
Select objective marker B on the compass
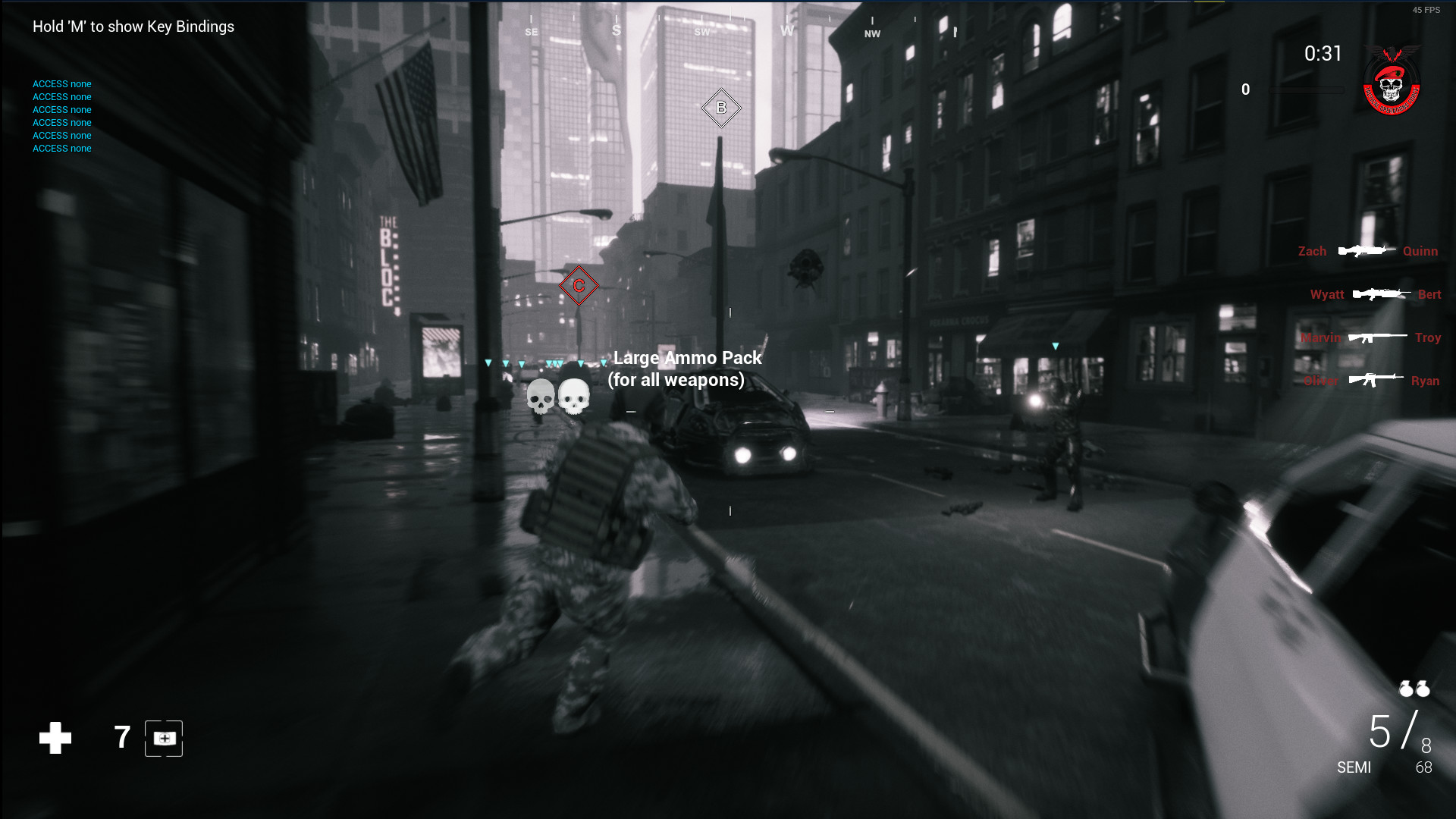pos(720,108)
